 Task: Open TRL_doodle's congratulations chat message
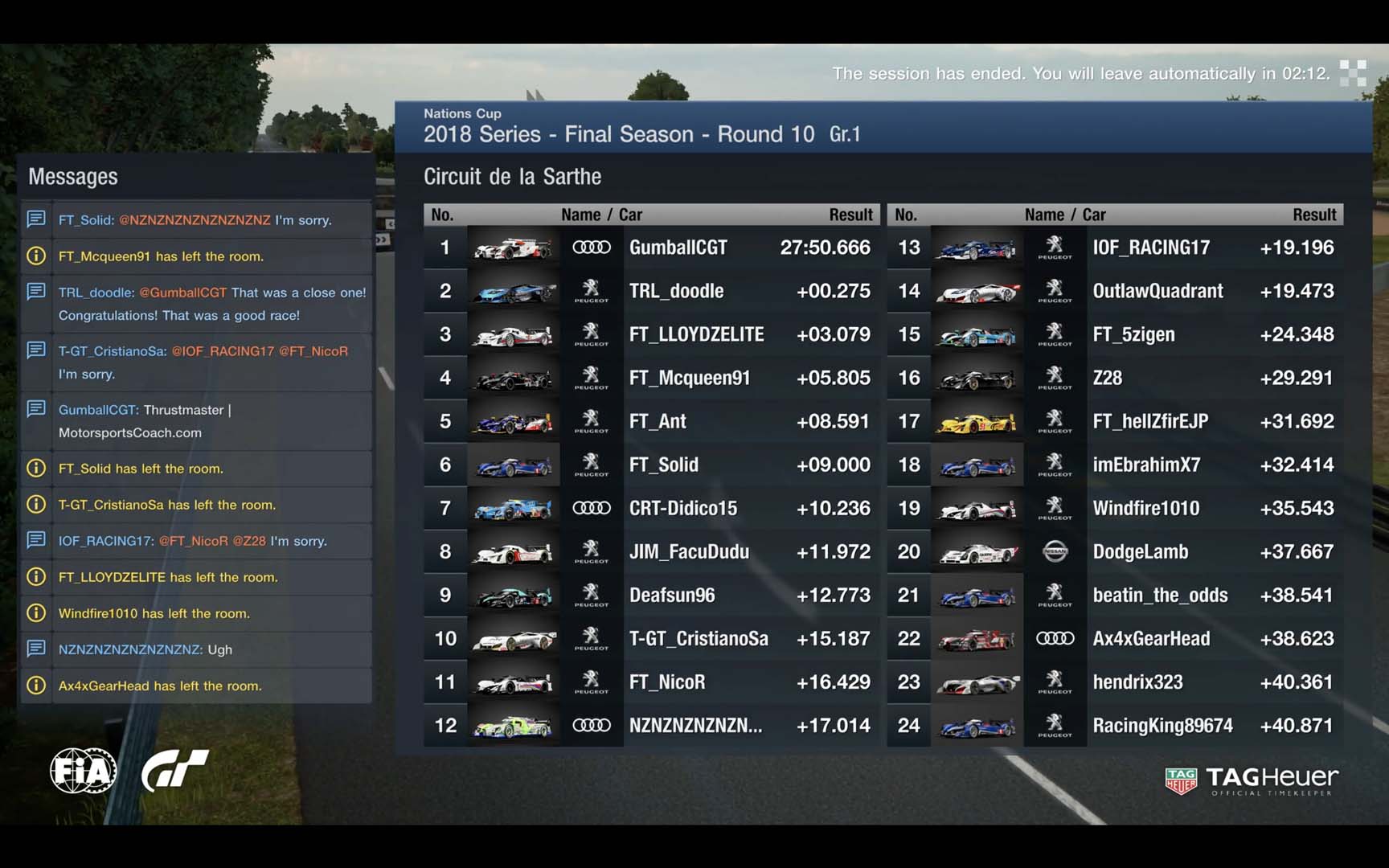211,304
